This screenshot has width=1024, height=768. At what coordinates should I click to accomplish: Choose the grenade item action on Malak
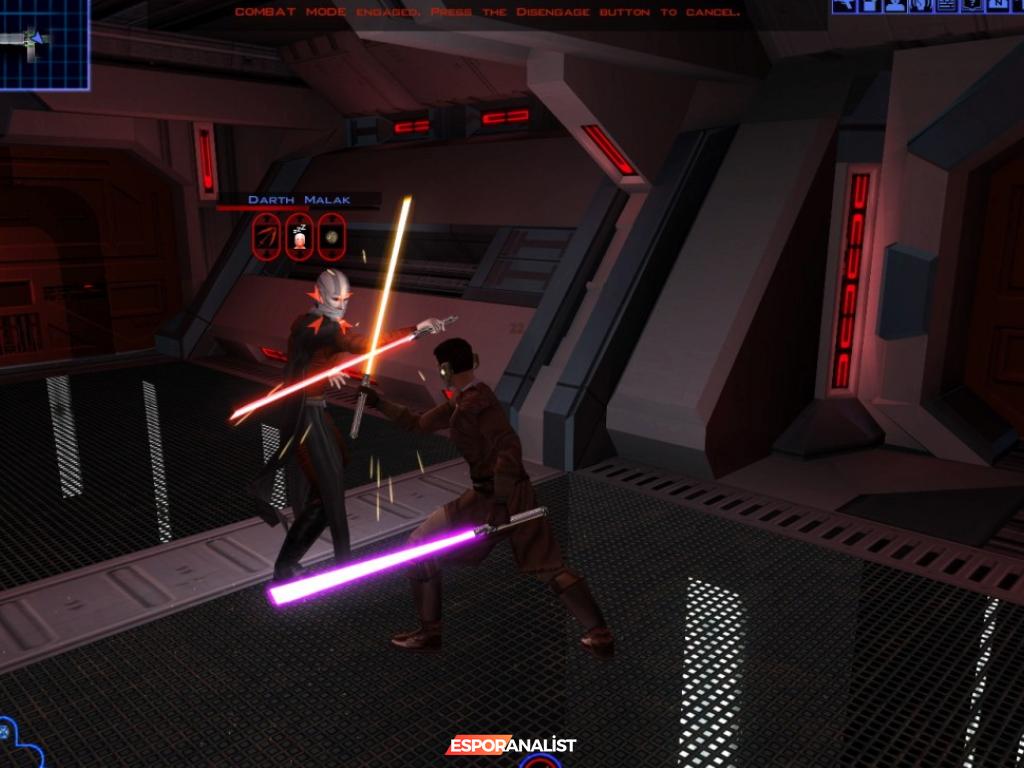pyautogui.click(x=331, y=236)
